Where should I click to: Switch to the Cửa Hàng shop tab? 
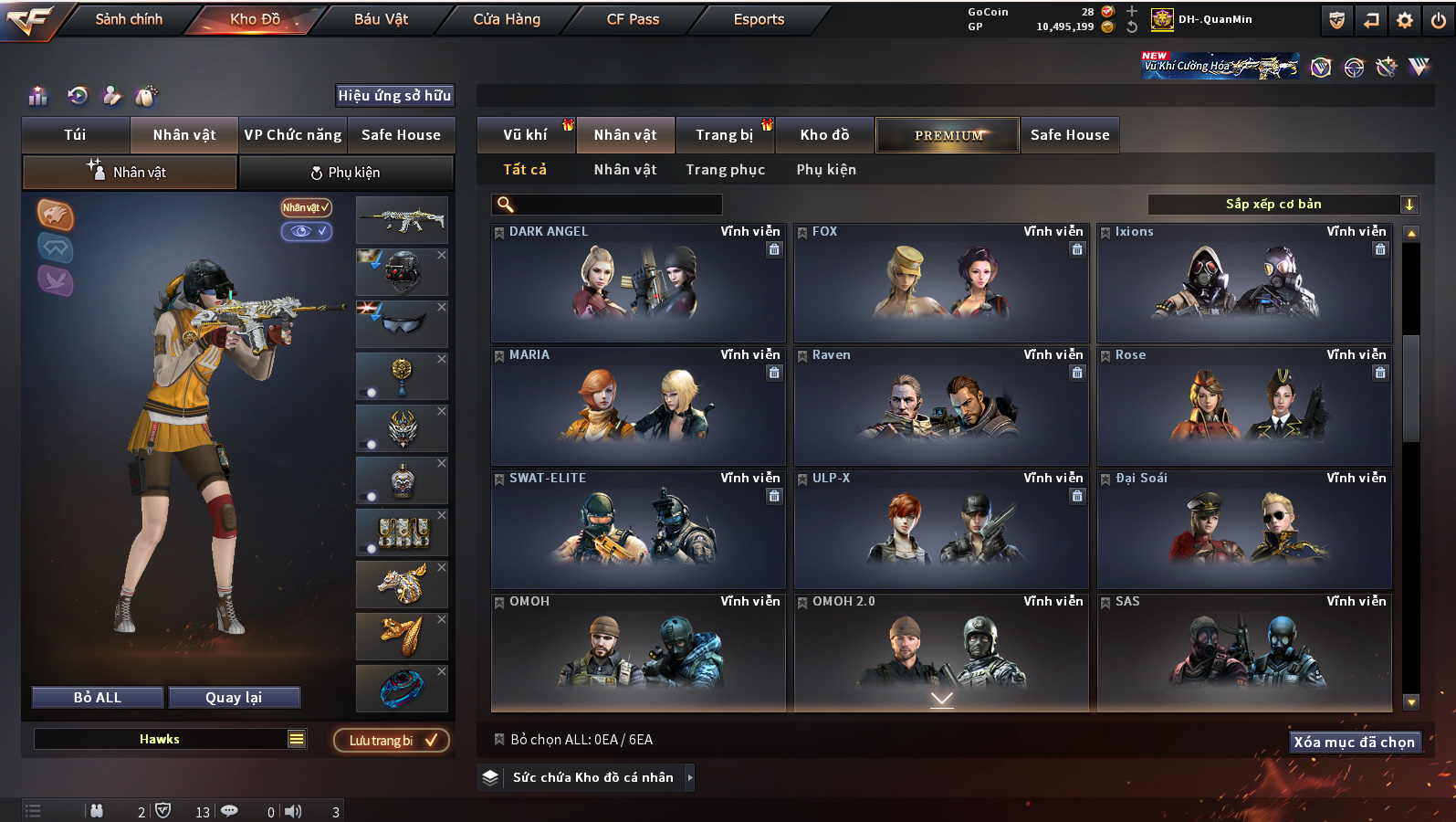(507, 19)
